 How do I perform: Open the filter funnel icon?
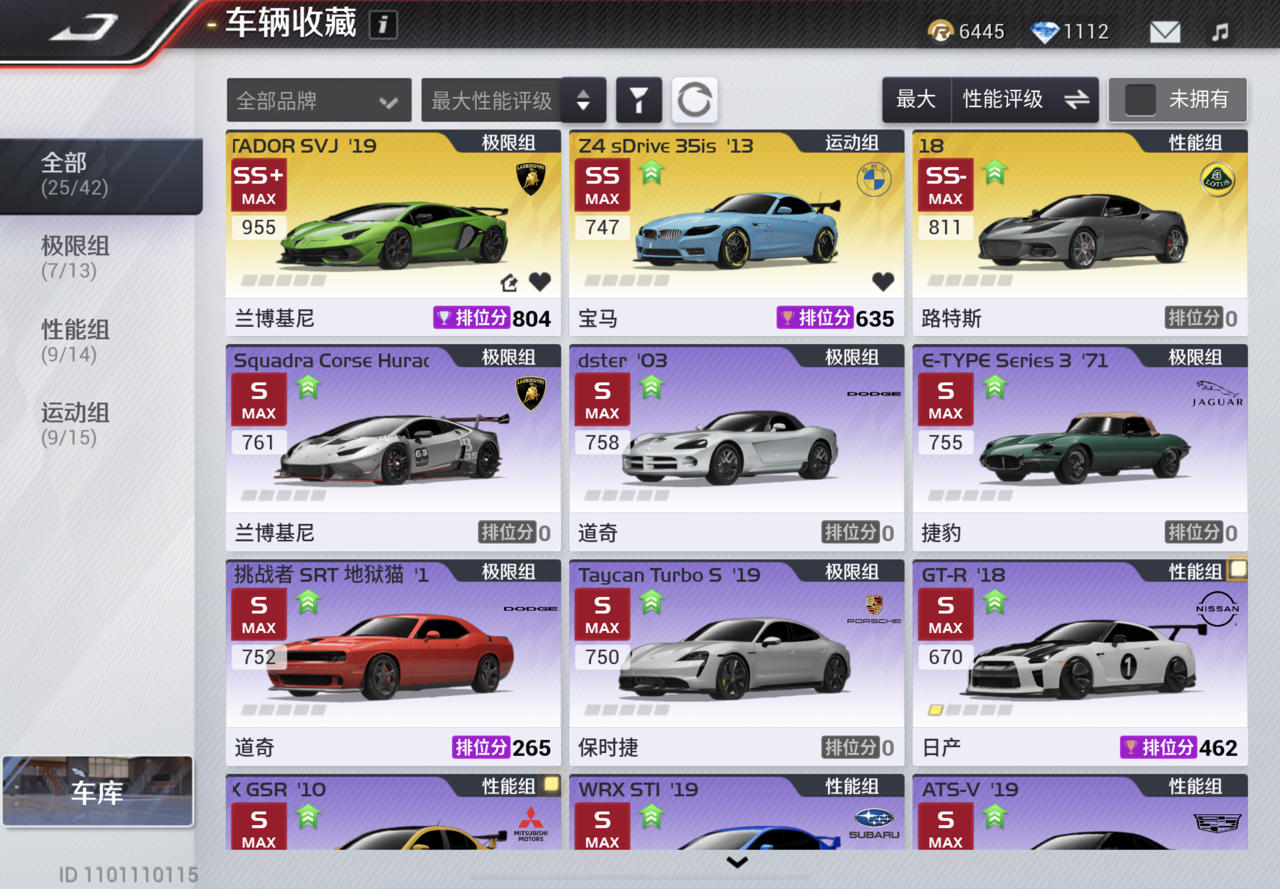639,100
